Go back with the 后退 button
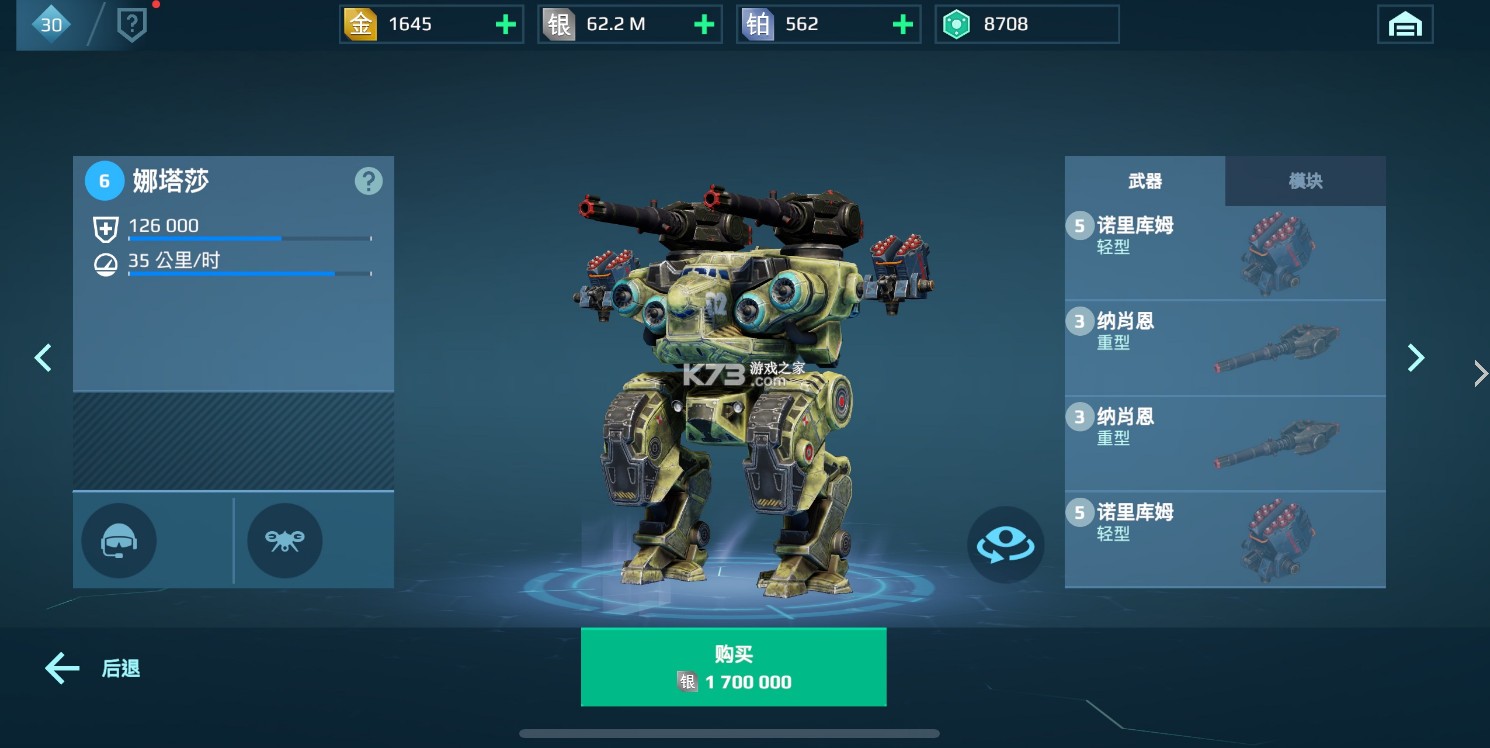 tap(92, 668)
